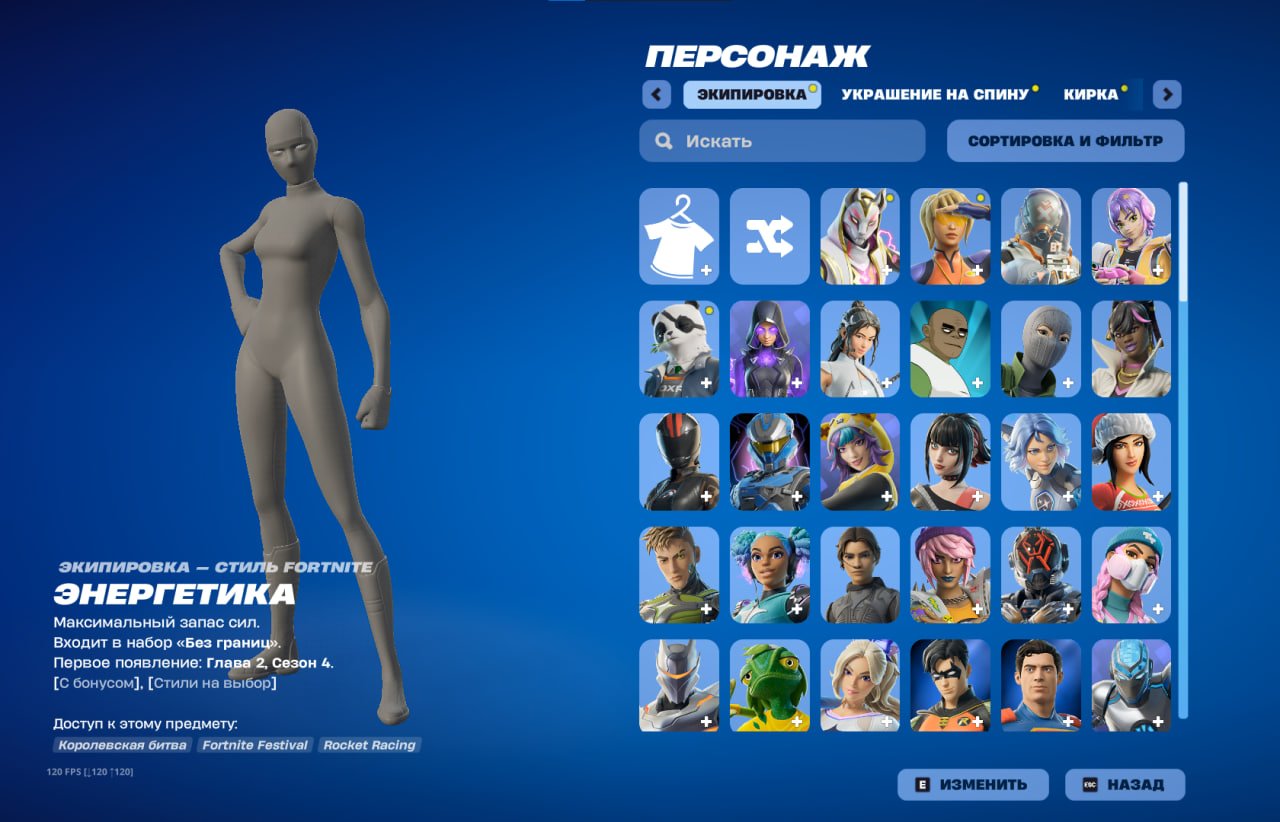Click the plus icon on the panda outfit
The image size is (1280, 822).
coord(707,383)
